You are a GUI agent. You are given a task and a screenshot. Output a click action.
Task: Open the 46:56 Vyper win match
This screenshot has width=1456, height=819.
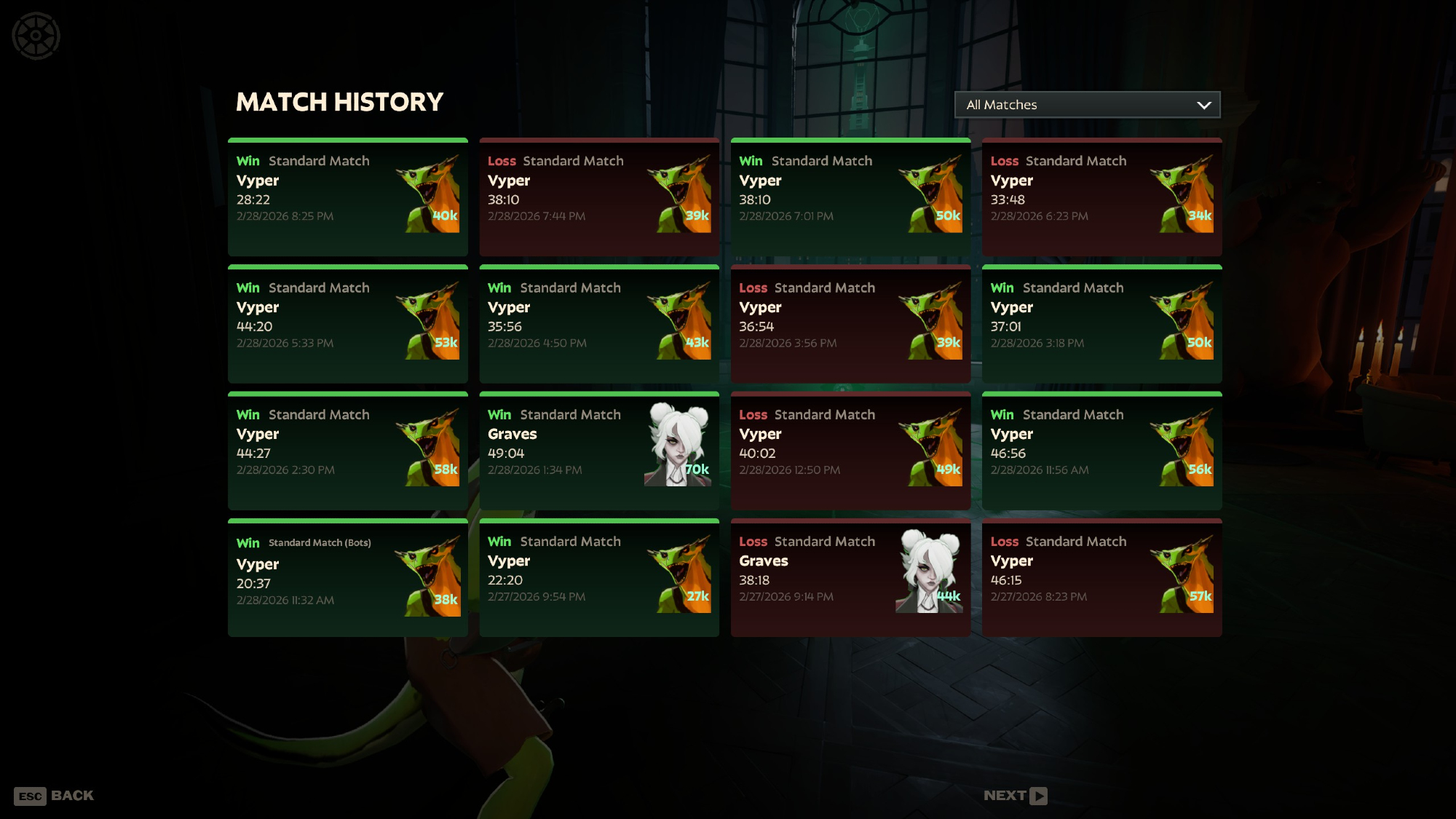pyautogui.click(x=1101, y=451)
